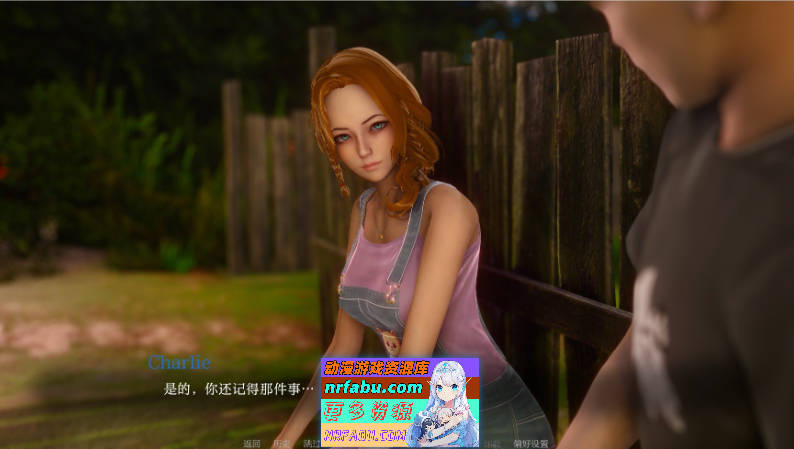
Task: Open the 历史 (History) dialogue log
Action: coord(281,443)
